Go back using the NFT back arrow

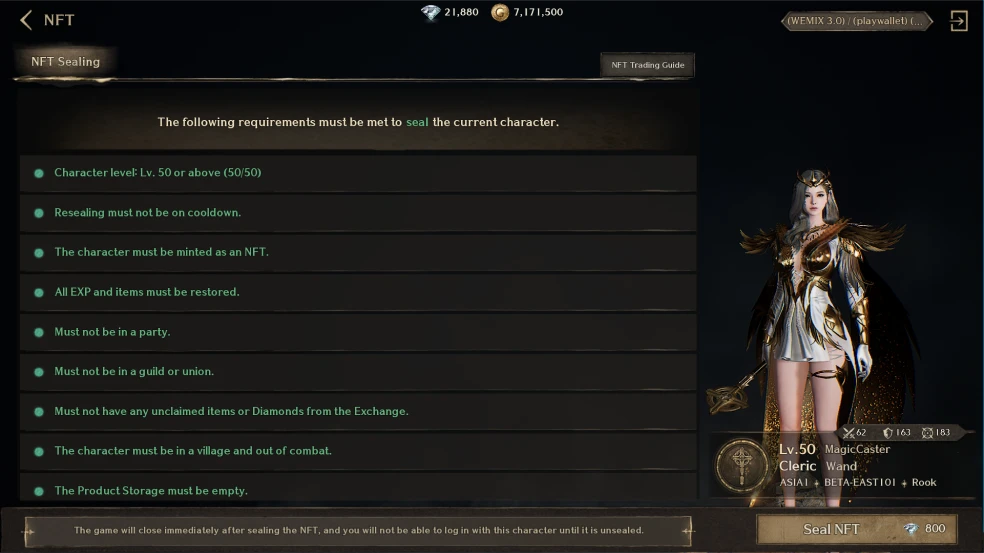click(x=26, y=20)
